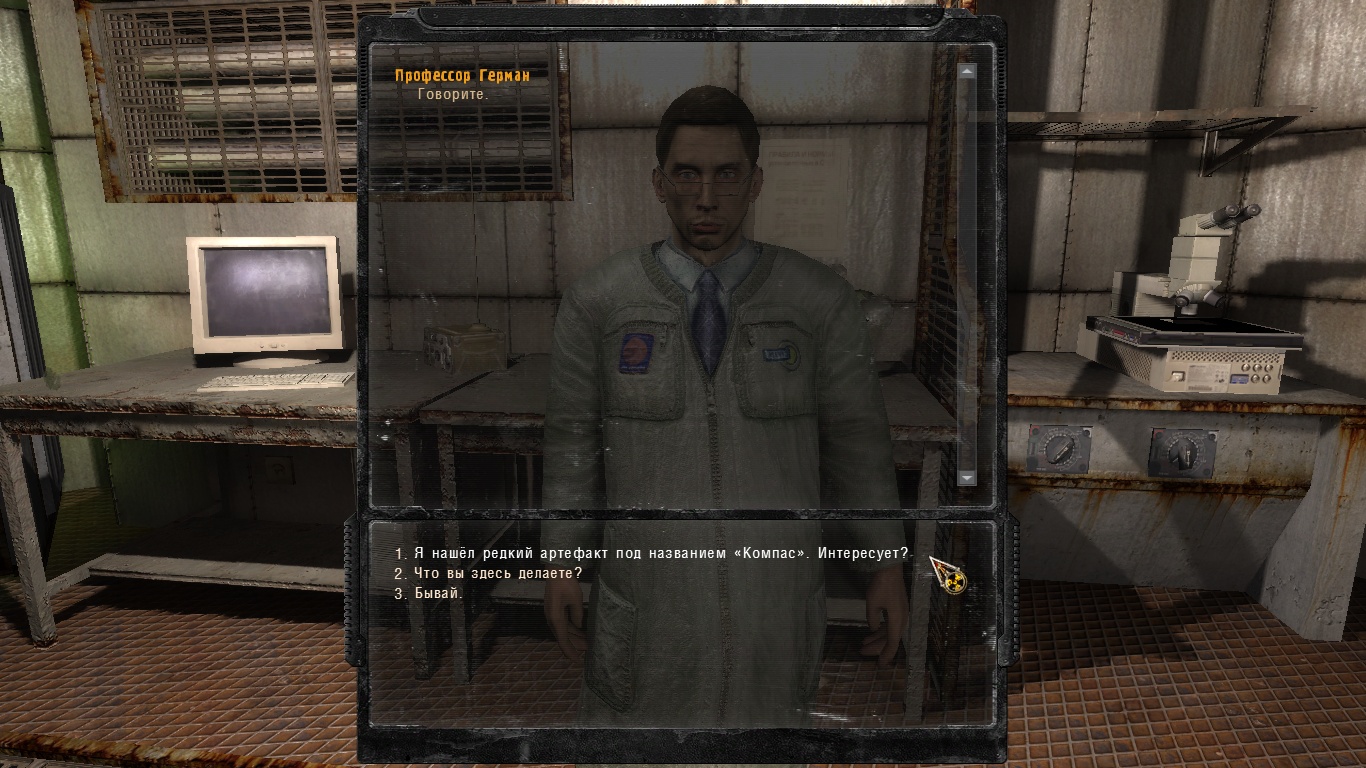
Task: Click the dialogue scrollbar's up arrow
Action: (966, 72)
